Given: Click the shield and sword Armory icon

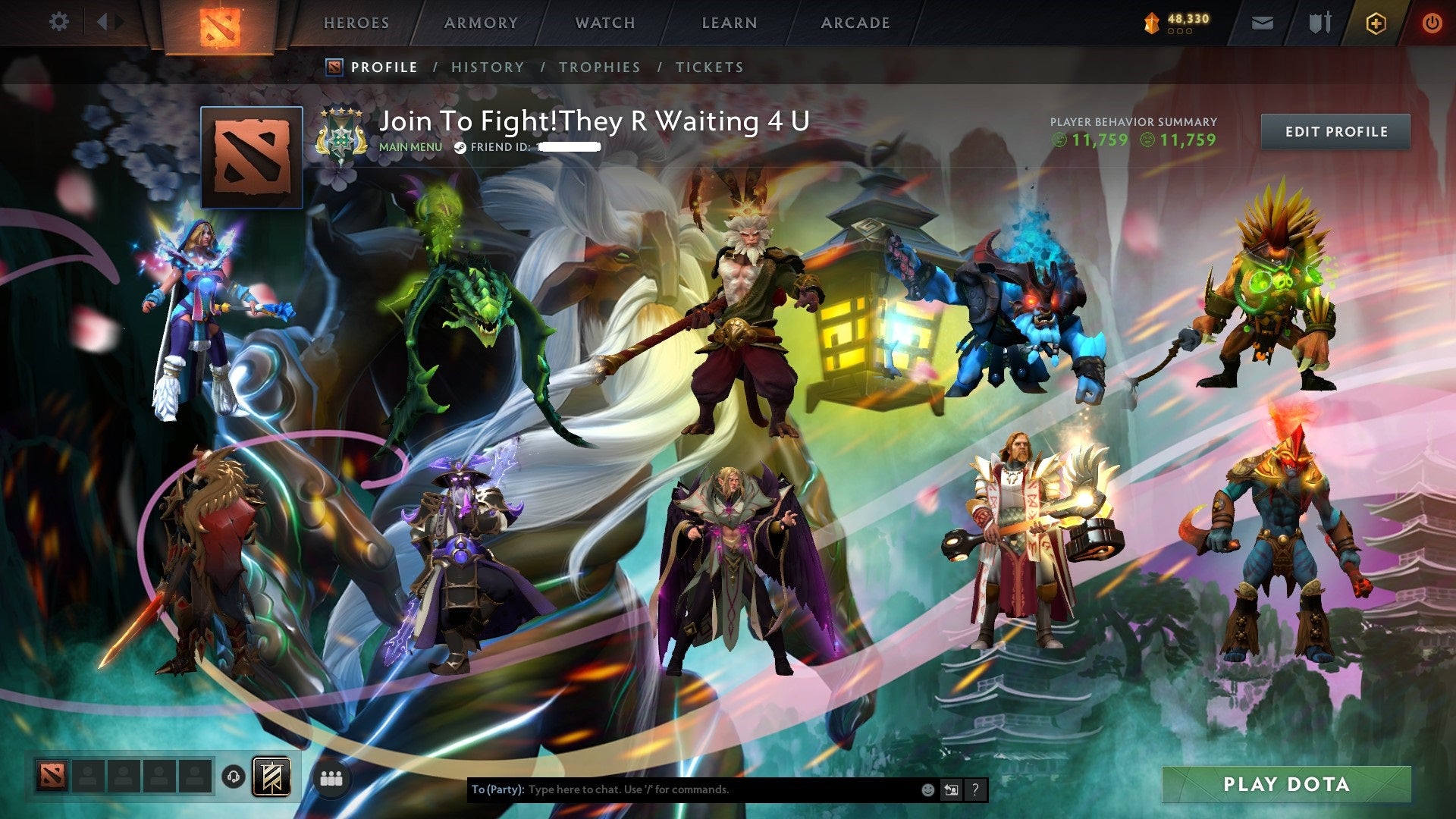Looking at the screenshot, I should pyautogui.click(x=1319, y=23).
